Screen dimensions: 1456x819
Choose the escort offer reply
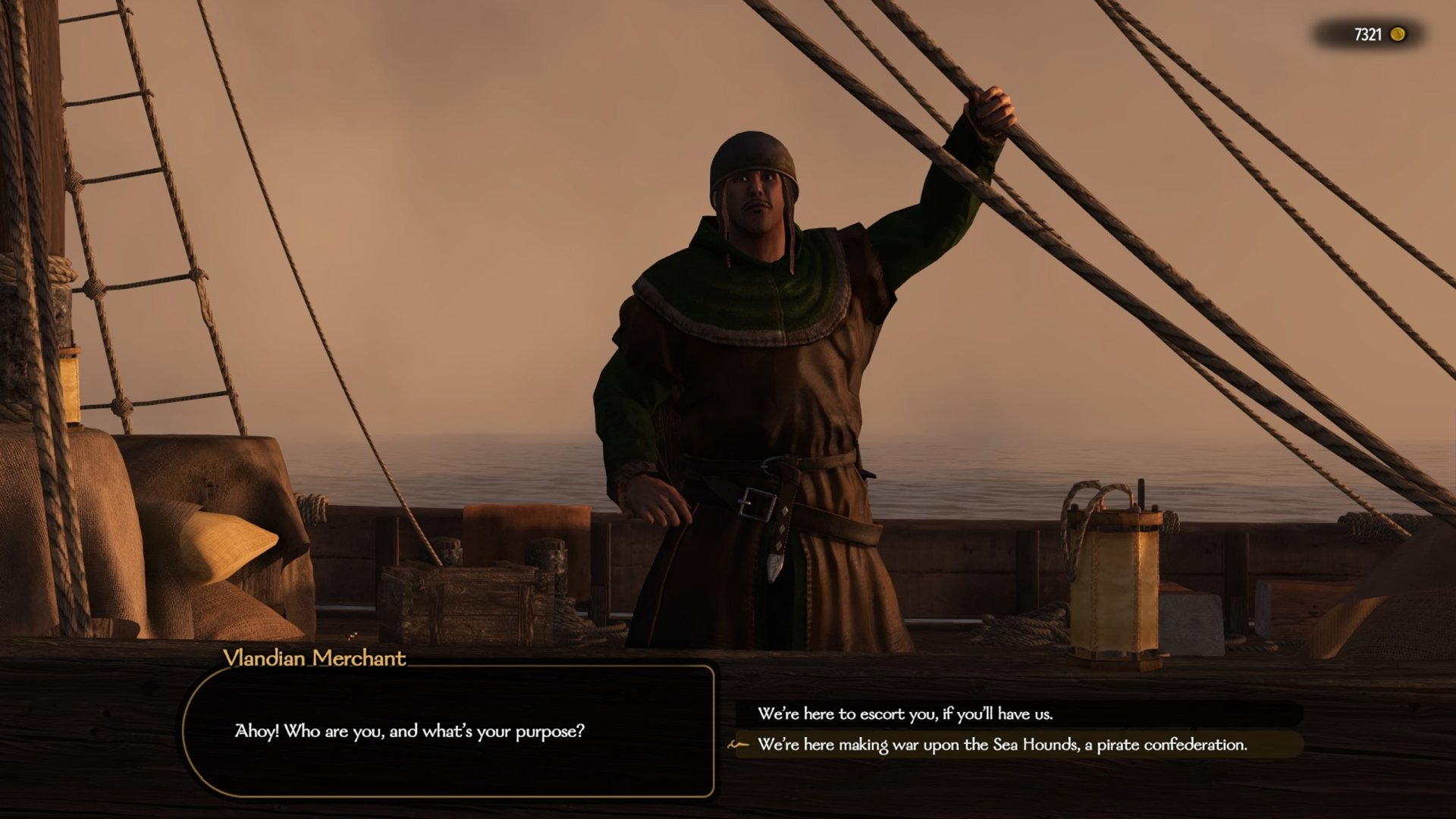tap(905, 714)
